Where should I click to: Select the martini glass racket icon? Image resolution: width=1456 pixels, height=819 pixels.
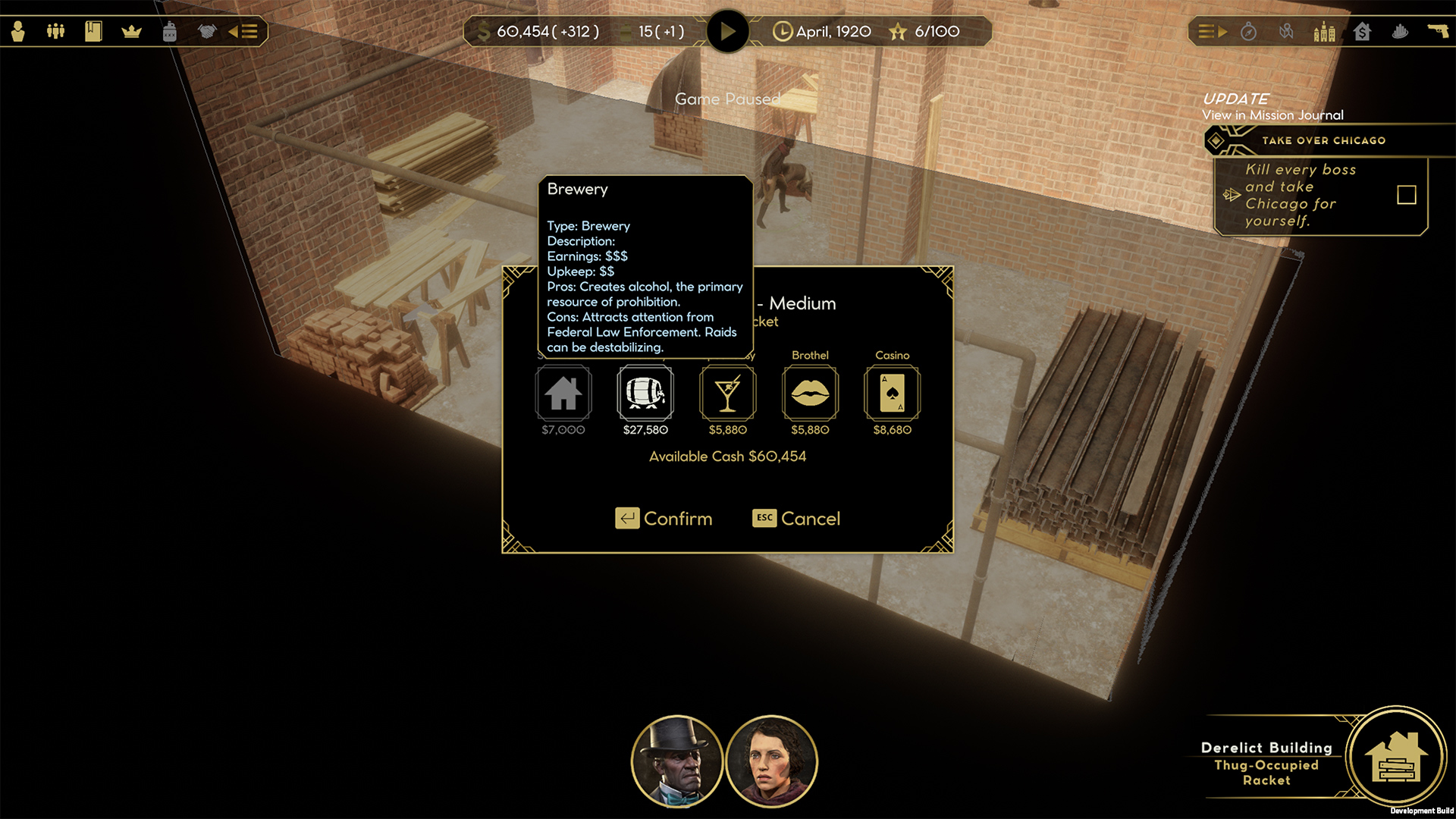click(727, 393)
